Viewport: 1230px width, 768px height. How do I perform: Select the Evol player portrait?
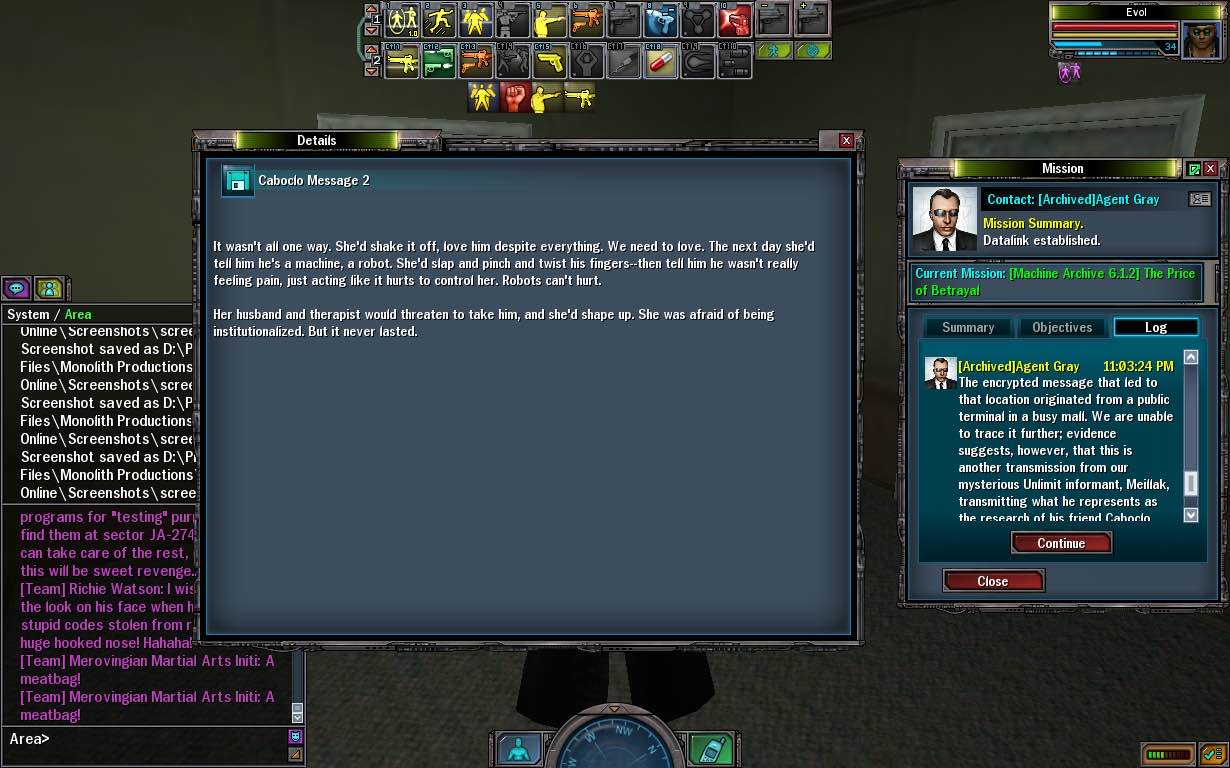tap(1201, 40)
